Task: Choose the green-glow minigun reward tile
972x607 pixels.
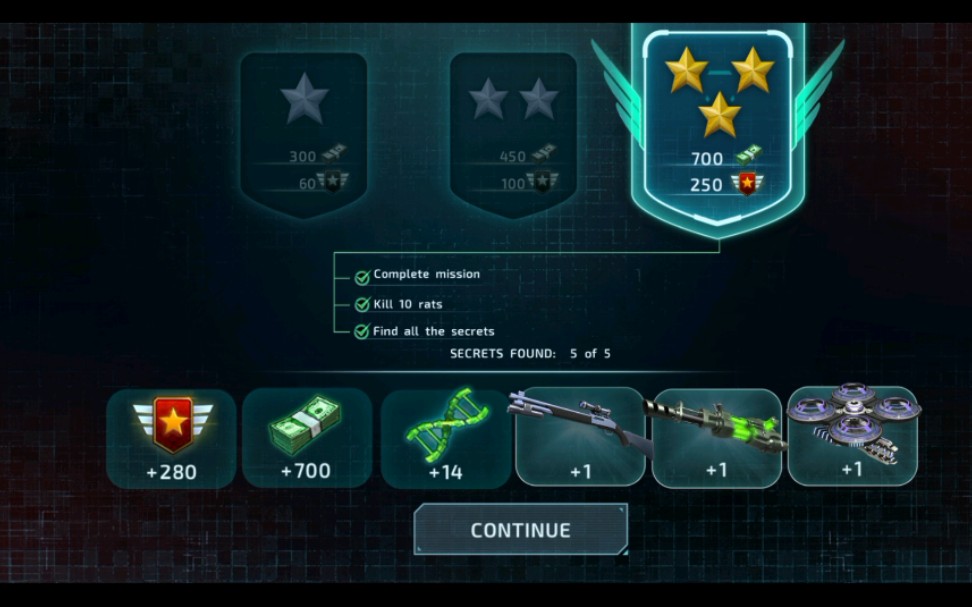Action: pos(716,438)
